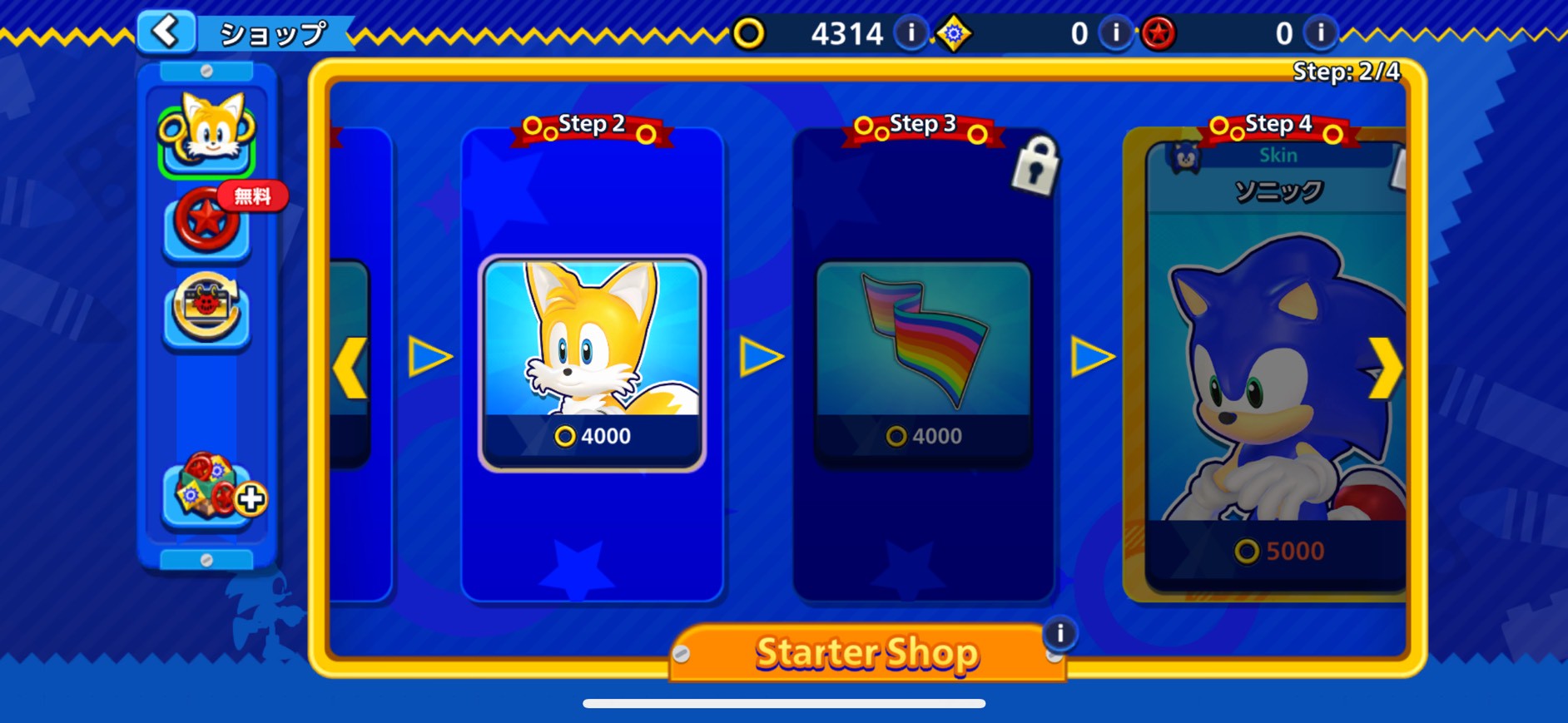Advance Step 2 with the yellow arrow
The height and width of the screenshot is (723, 1568).
point(761,356)
